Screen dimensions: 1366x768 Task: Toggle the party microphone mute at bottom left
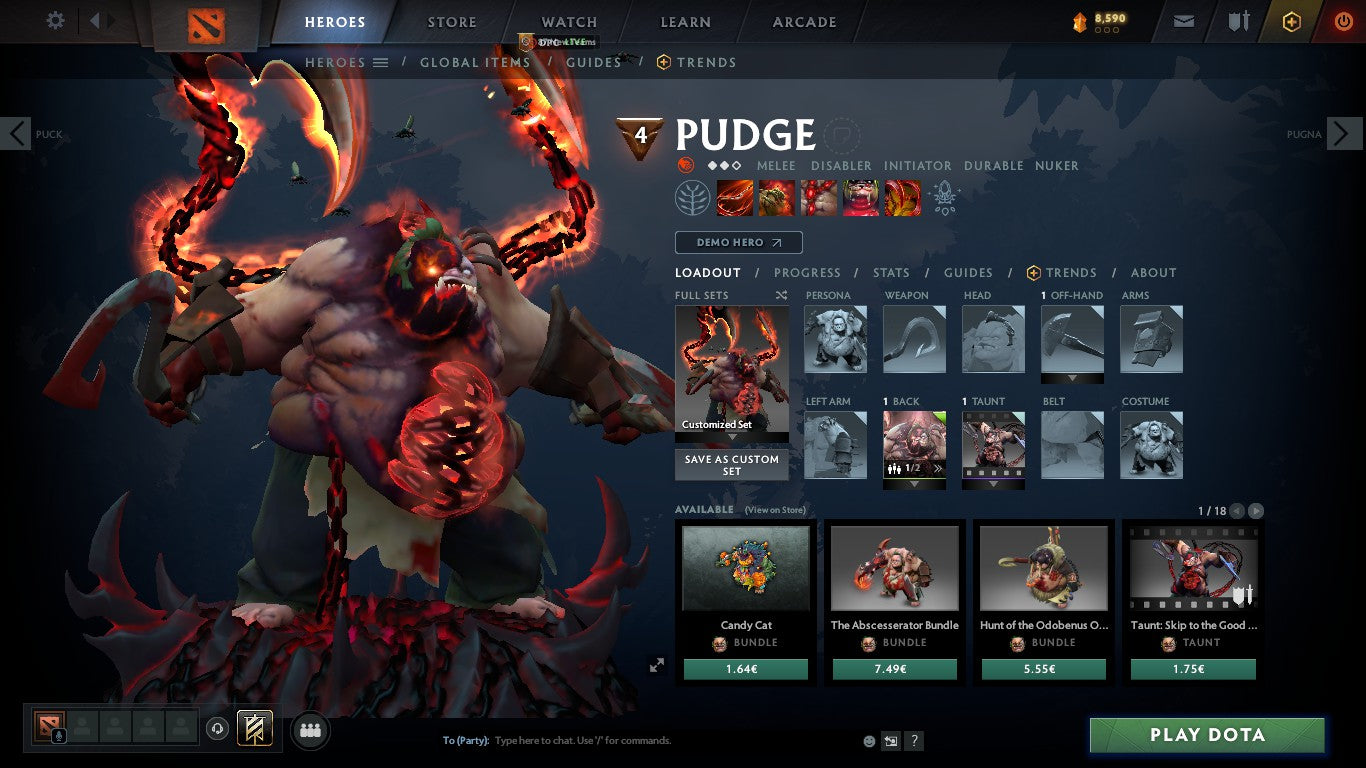click(59, 737)
